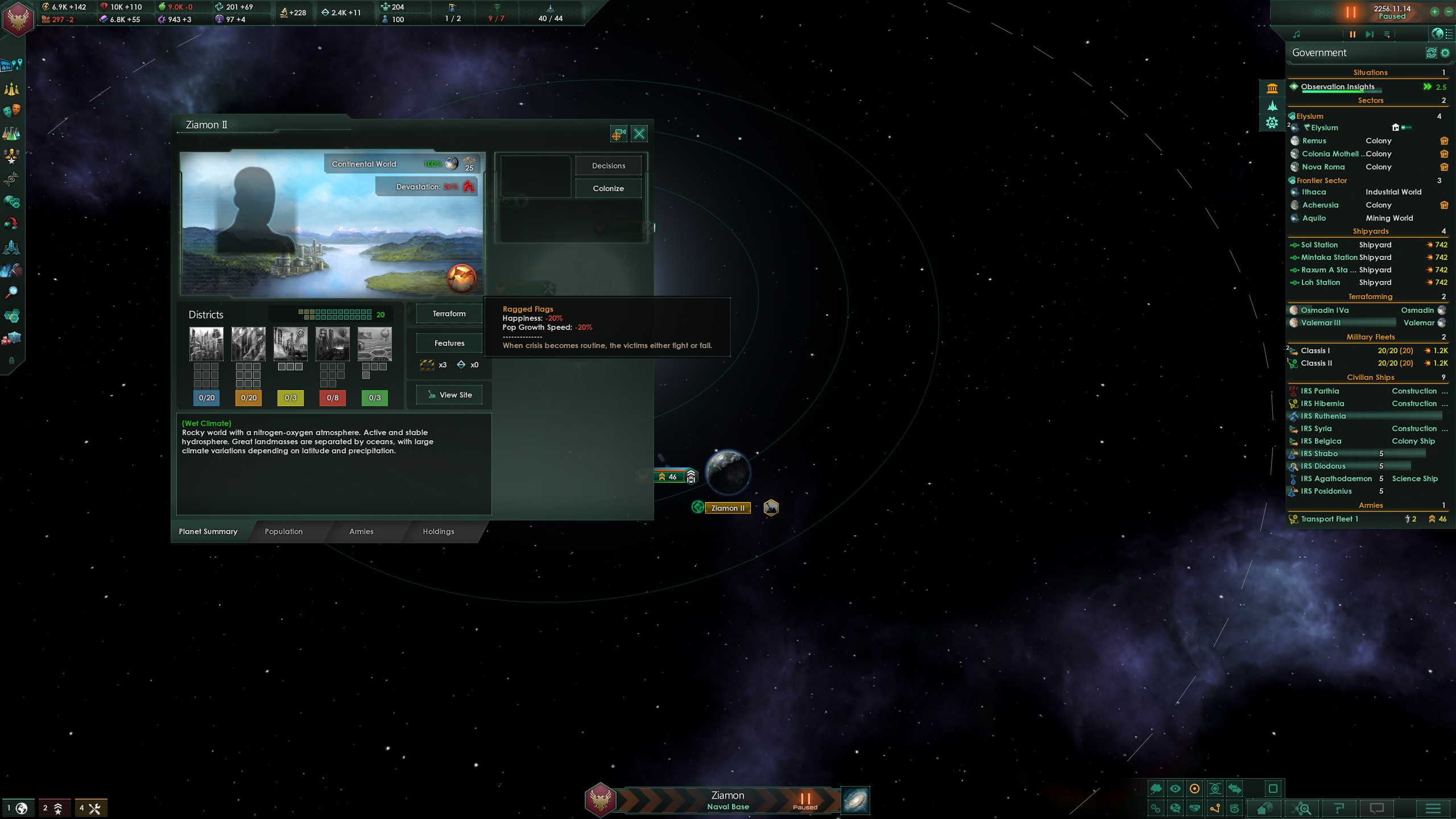
Task: Open the Species panel with the masks icon
Action: click(11, 109)
